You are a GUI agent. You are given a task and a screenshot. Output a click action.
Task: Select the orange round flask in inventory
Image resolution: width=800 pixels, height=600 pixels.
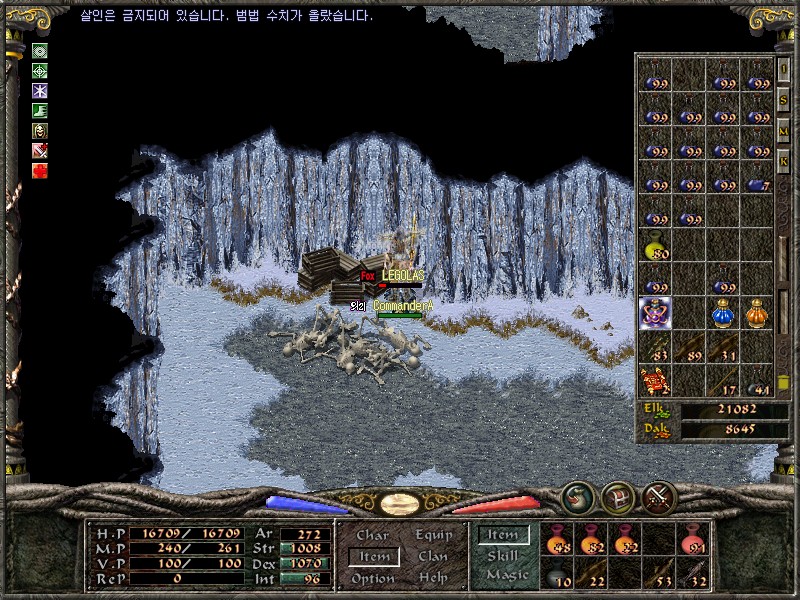point(757,314)
